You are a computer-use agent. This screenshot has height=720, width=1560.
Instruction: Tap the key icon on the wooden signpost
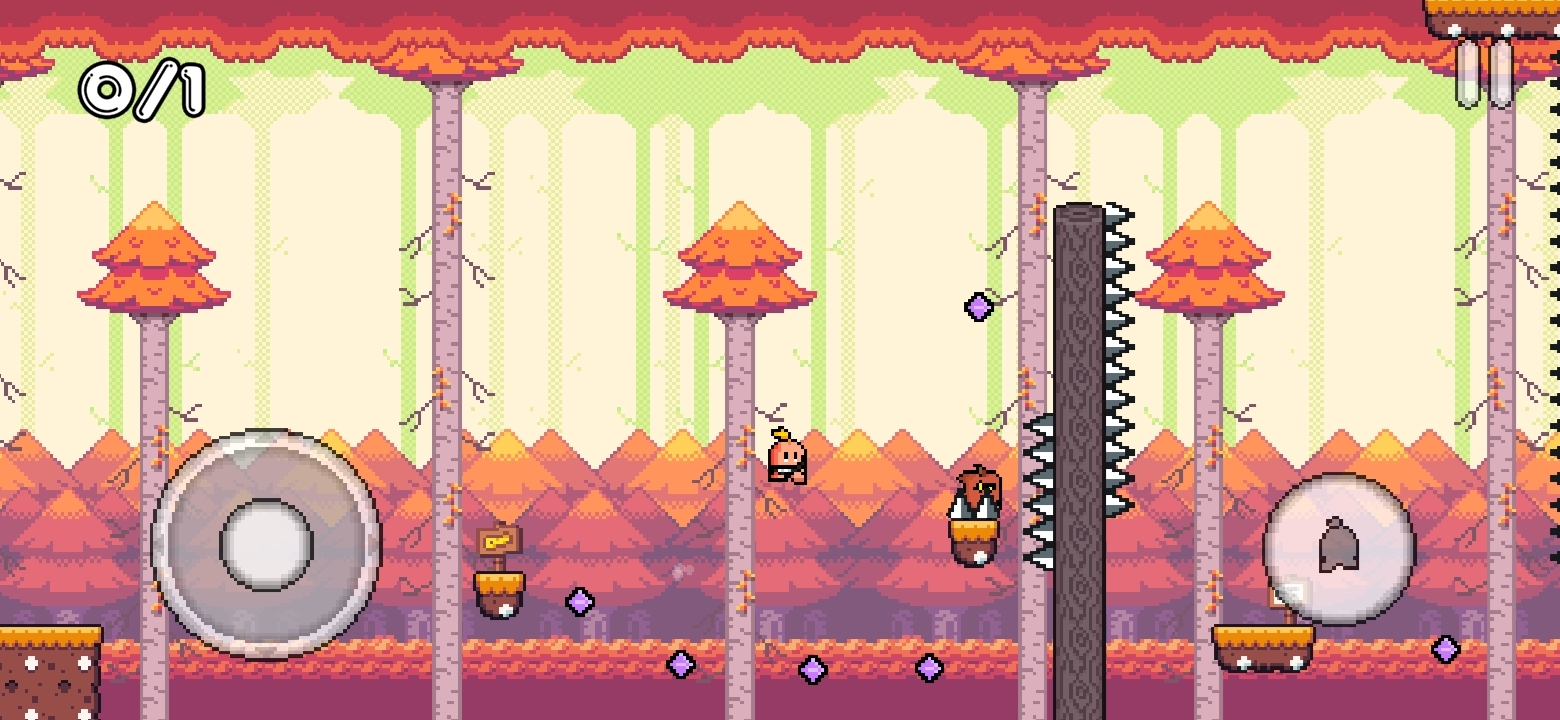coord(499,543)
